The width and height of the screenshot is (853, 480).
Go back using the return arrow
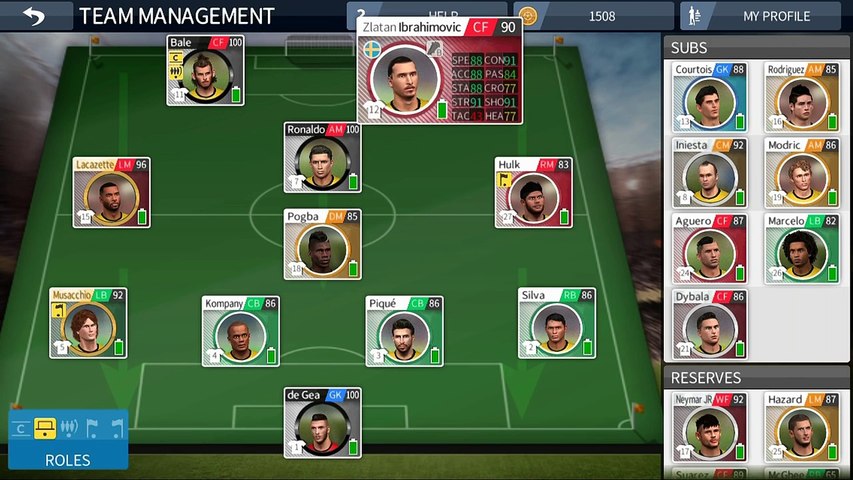[35, 16]
